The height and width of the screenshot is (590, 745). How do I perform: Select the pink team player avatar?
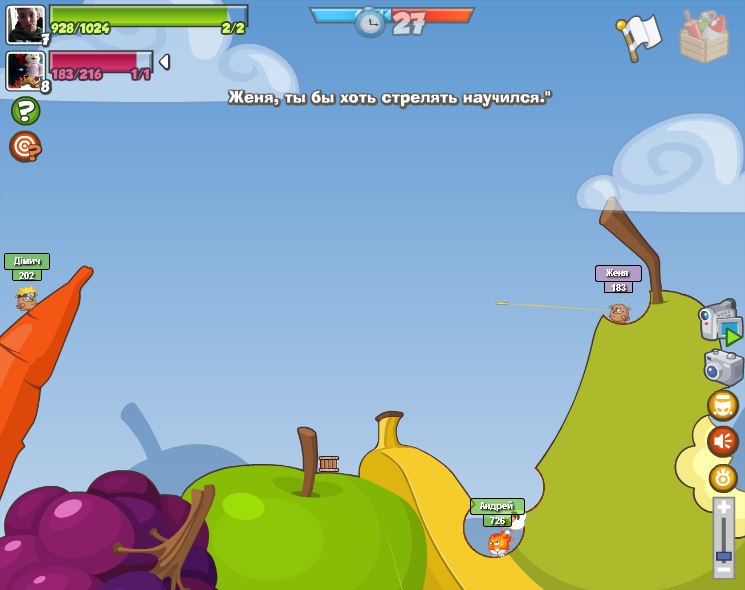(x=25, y=70)
